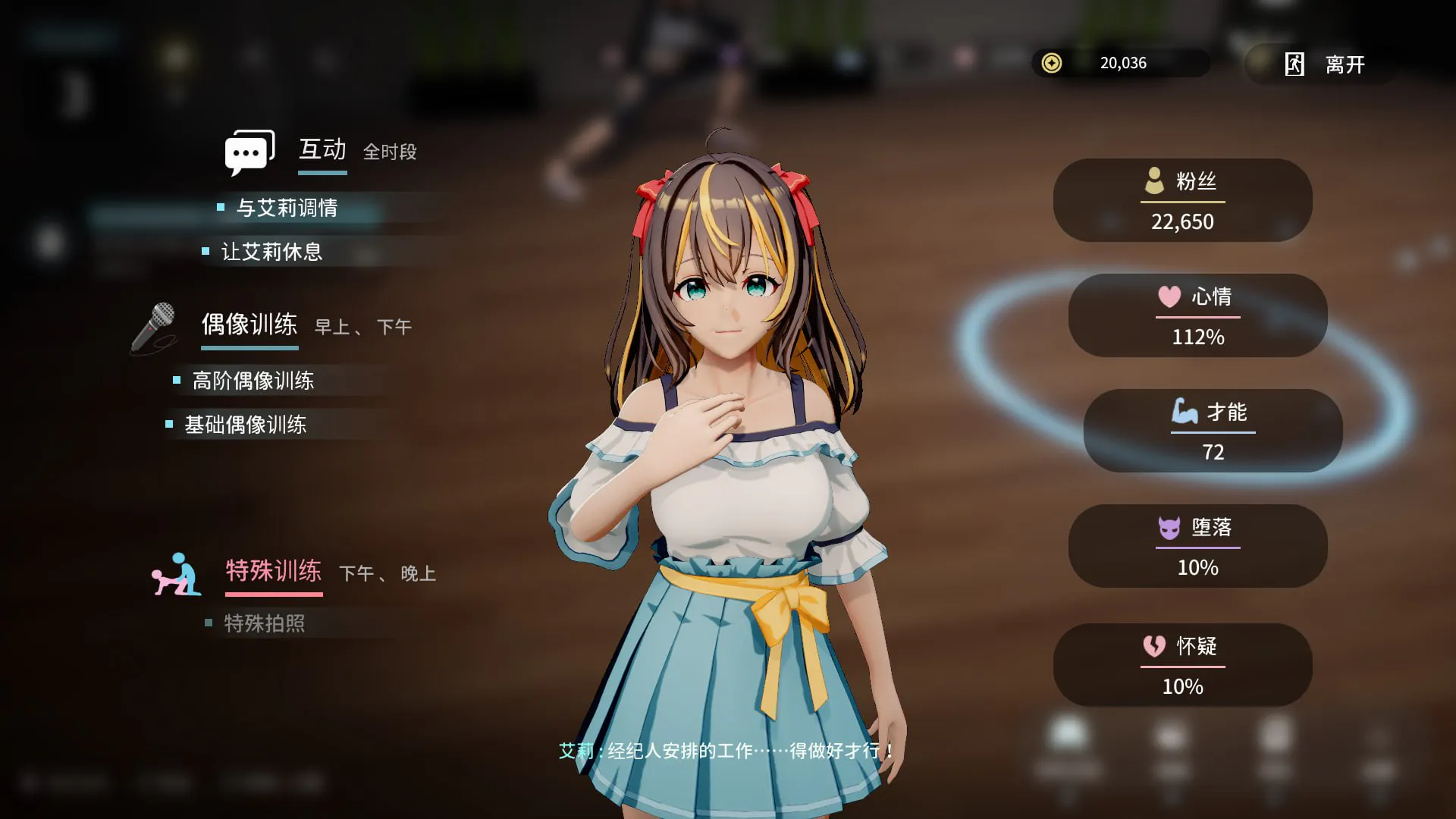Open the 粉丝 fans stat panel
Image resolution: width=1456 pixels, height=819 pixels.
coord(1182,200)
